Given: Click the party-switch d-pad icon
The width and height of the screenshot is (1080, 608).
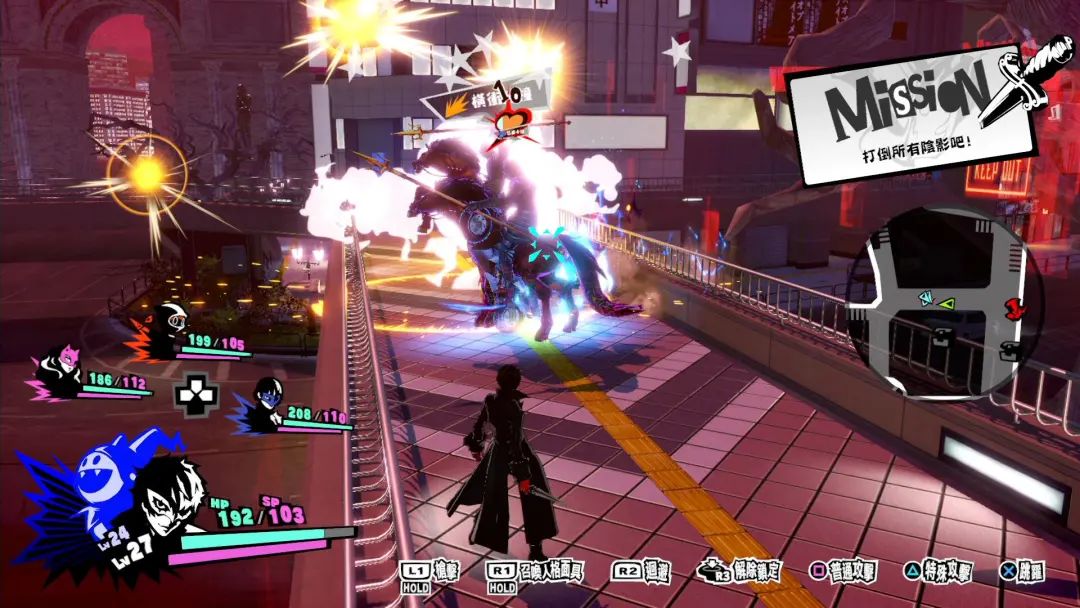Looking at the screenshot, I should point(195,396).
